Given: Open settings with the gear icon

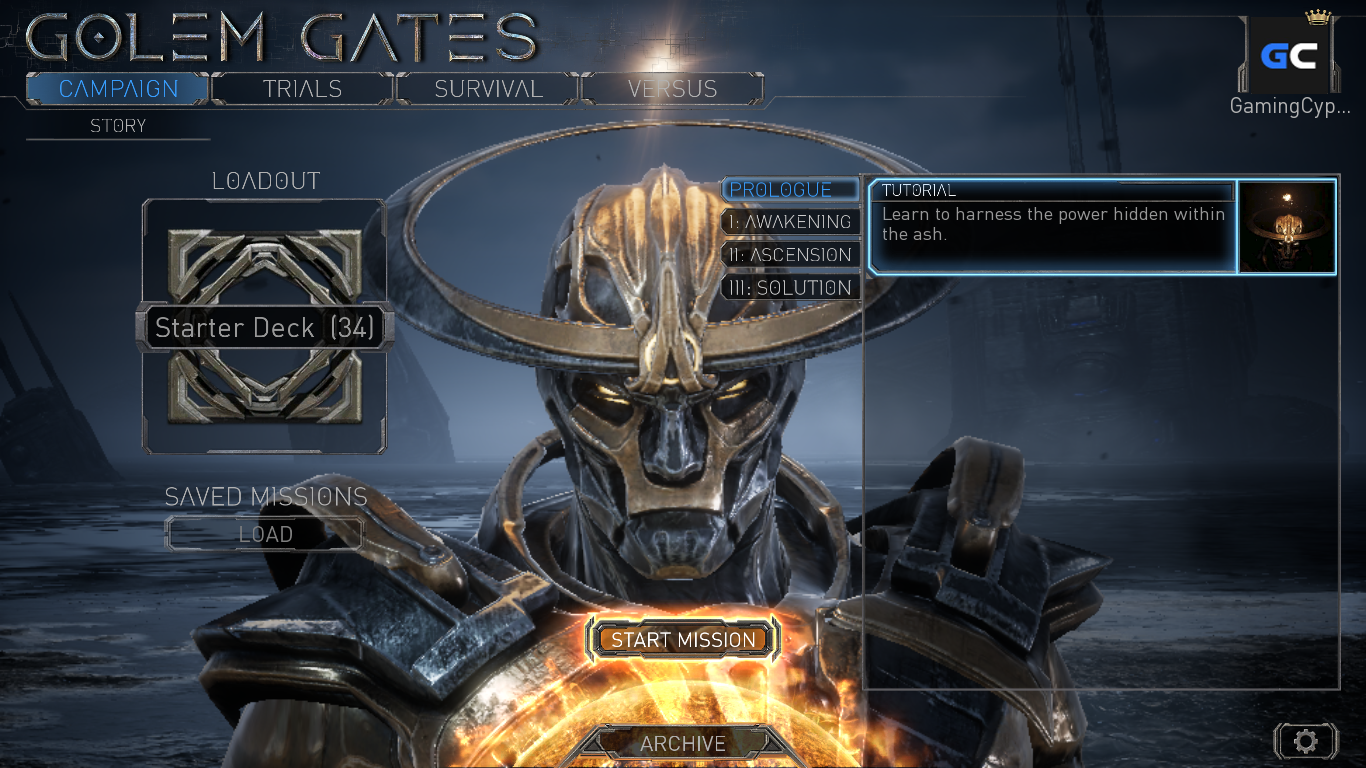Looking at the screenshot, I should (x=1305, y=741).
